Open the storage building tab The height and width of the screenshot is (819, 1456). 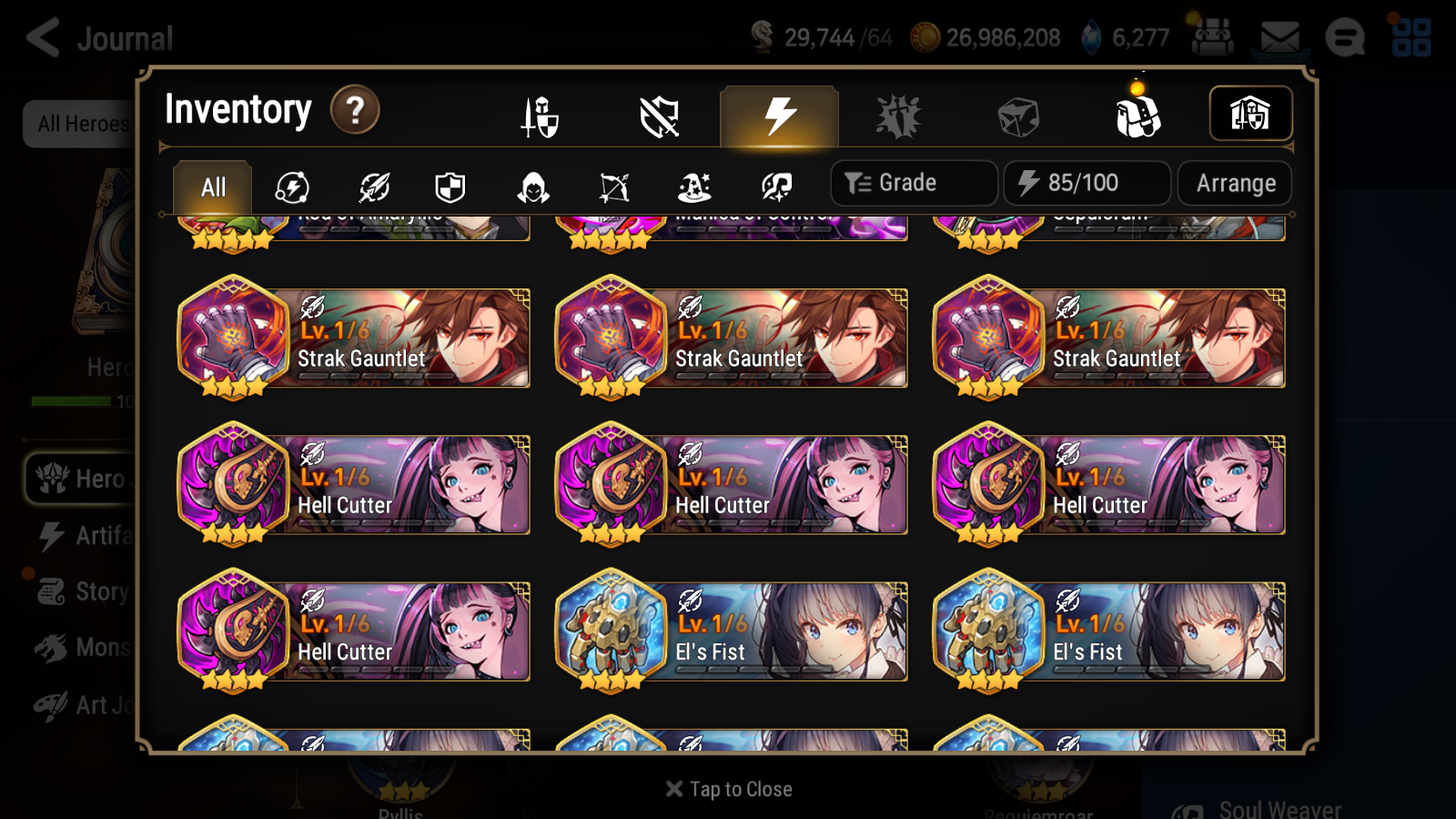click(1251, 114)
